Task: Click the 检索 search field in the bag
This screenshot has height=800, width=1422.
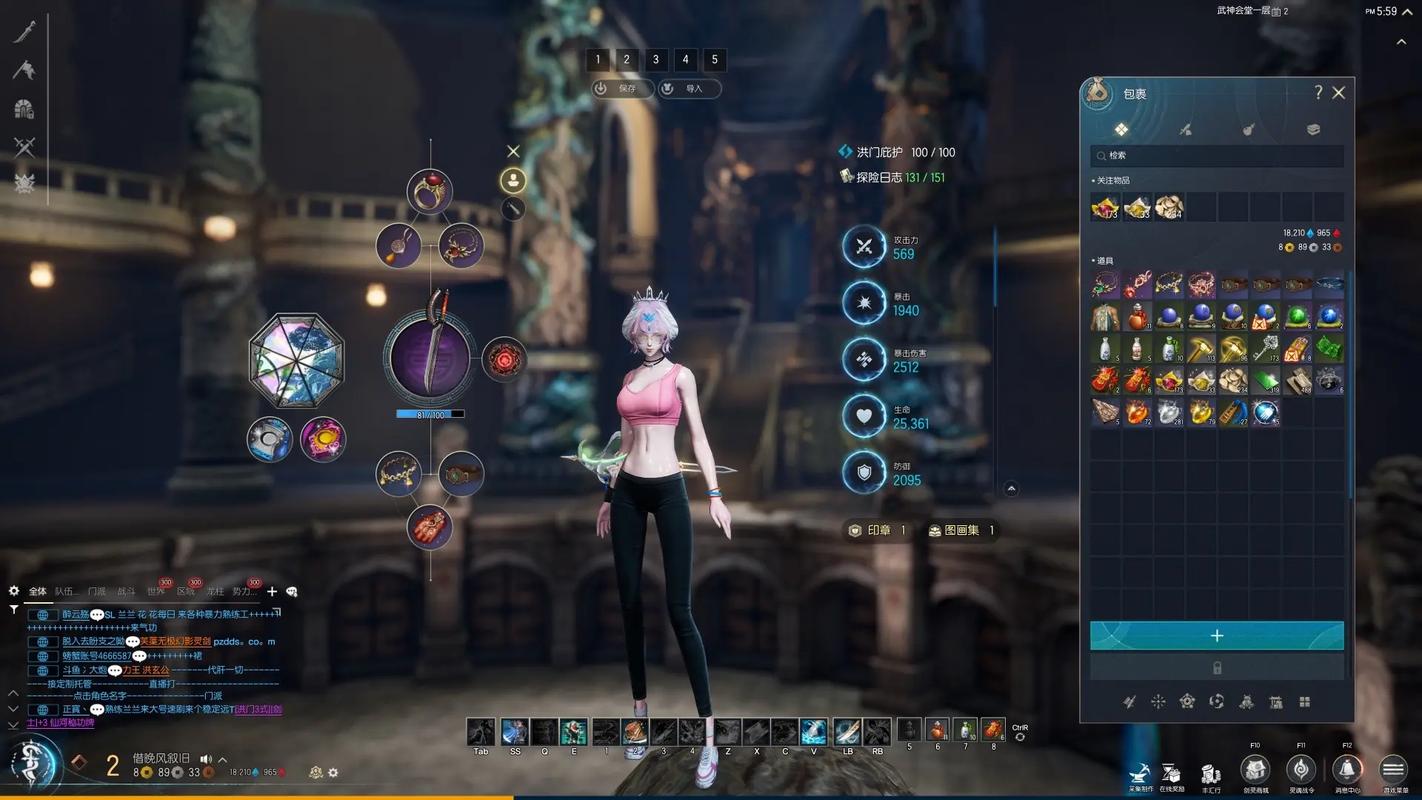Action: click(x=1216, y=156)
